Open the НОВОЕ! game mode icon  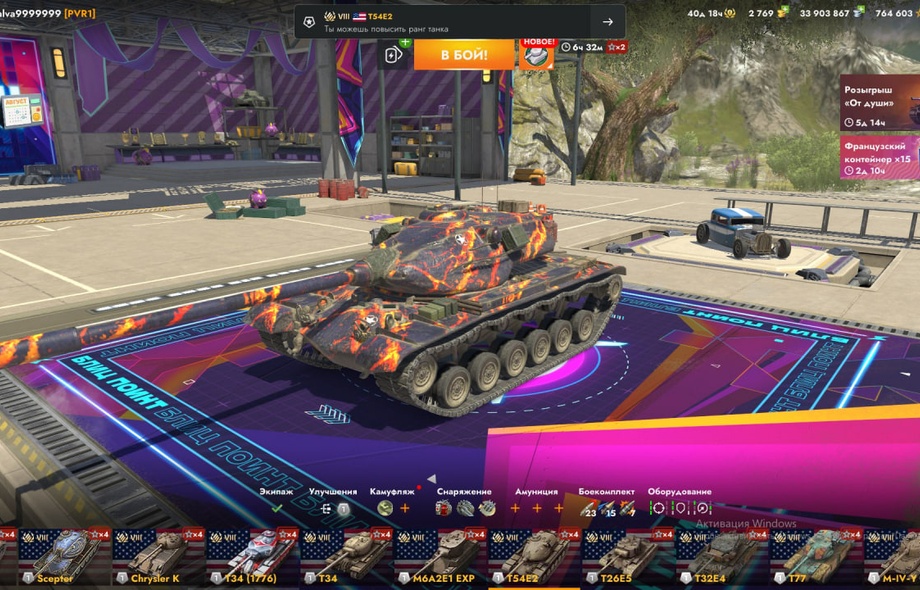(x=537, y=54)
